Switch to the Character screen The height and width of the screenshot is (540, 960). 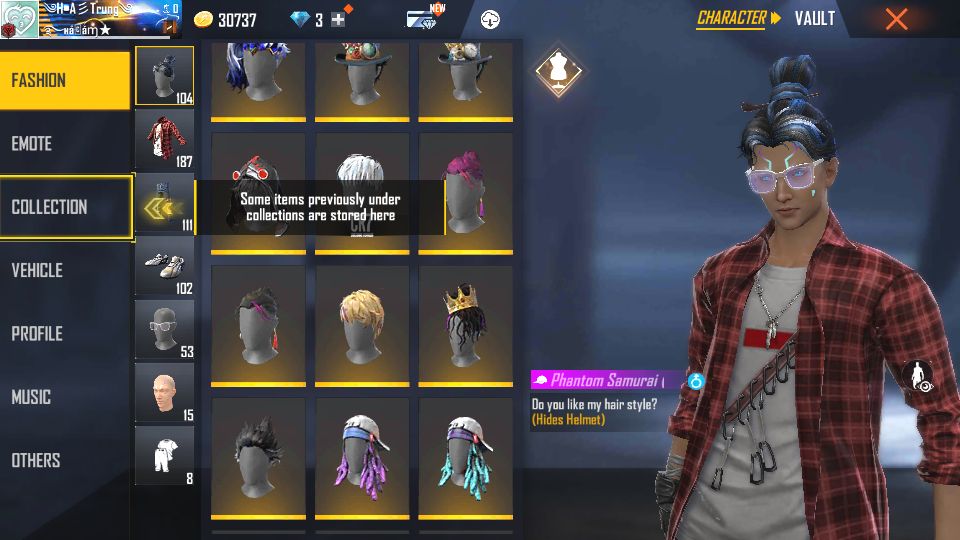pos(733,18)
